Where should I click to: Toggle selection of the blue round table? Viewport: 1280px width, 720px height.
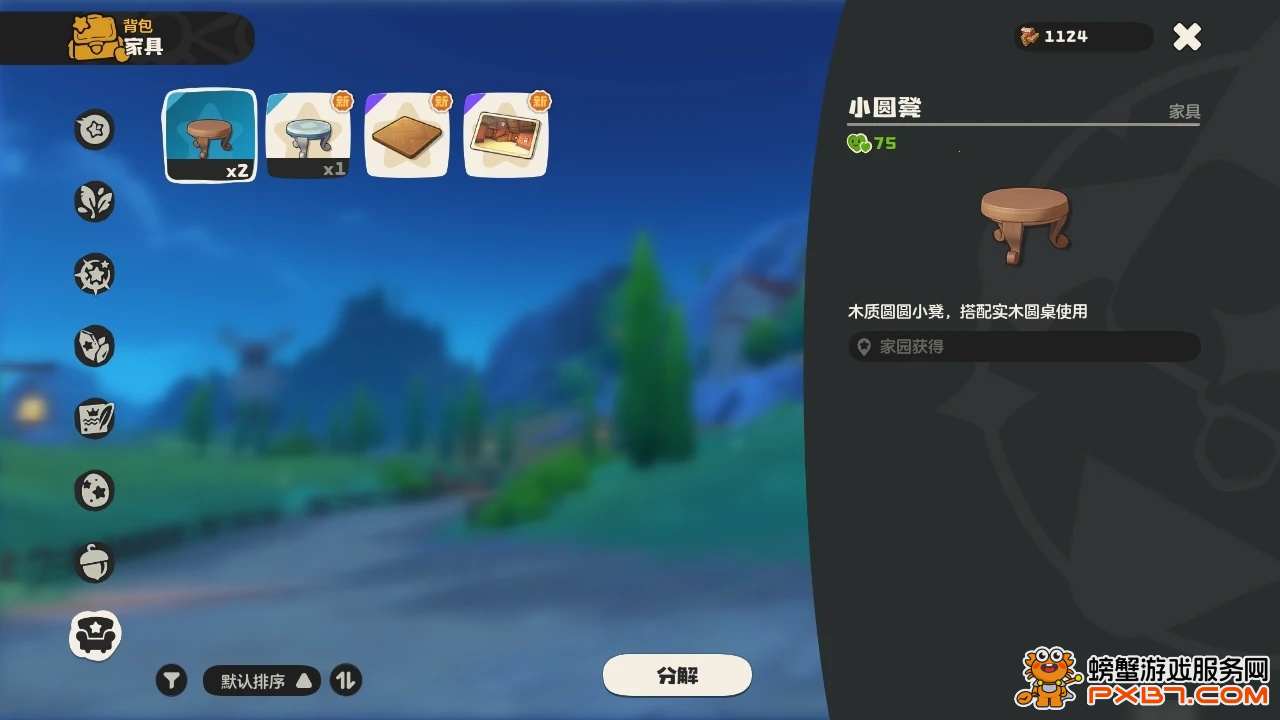click(308, 134)
